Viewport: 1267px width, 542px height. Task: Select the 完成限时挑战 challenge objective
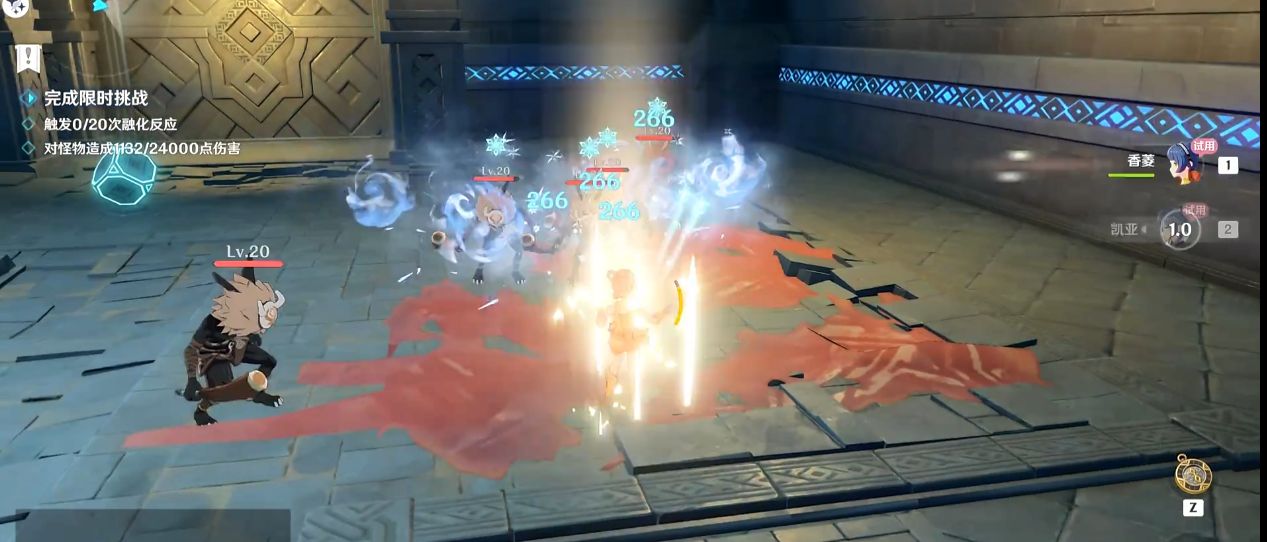pyautogui.click(x=96, y=98)
